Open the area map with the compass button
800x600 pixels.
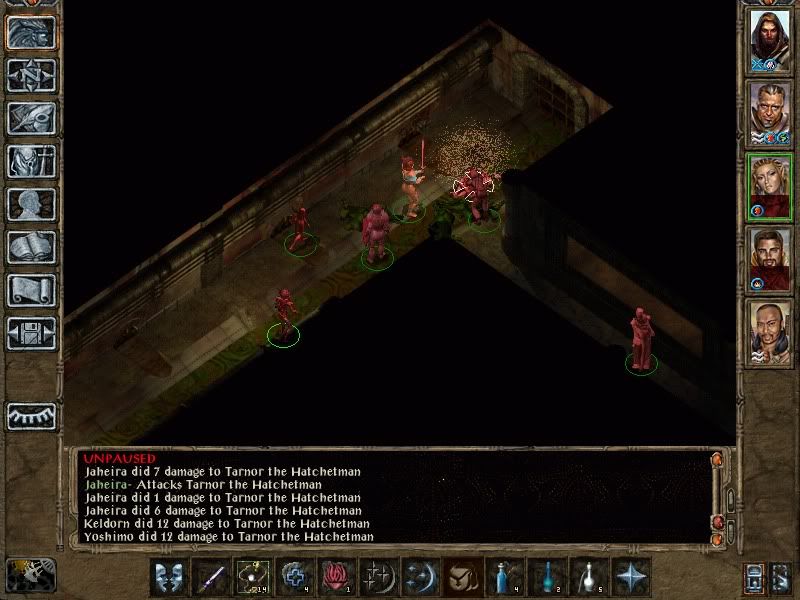tap(31, 75)
